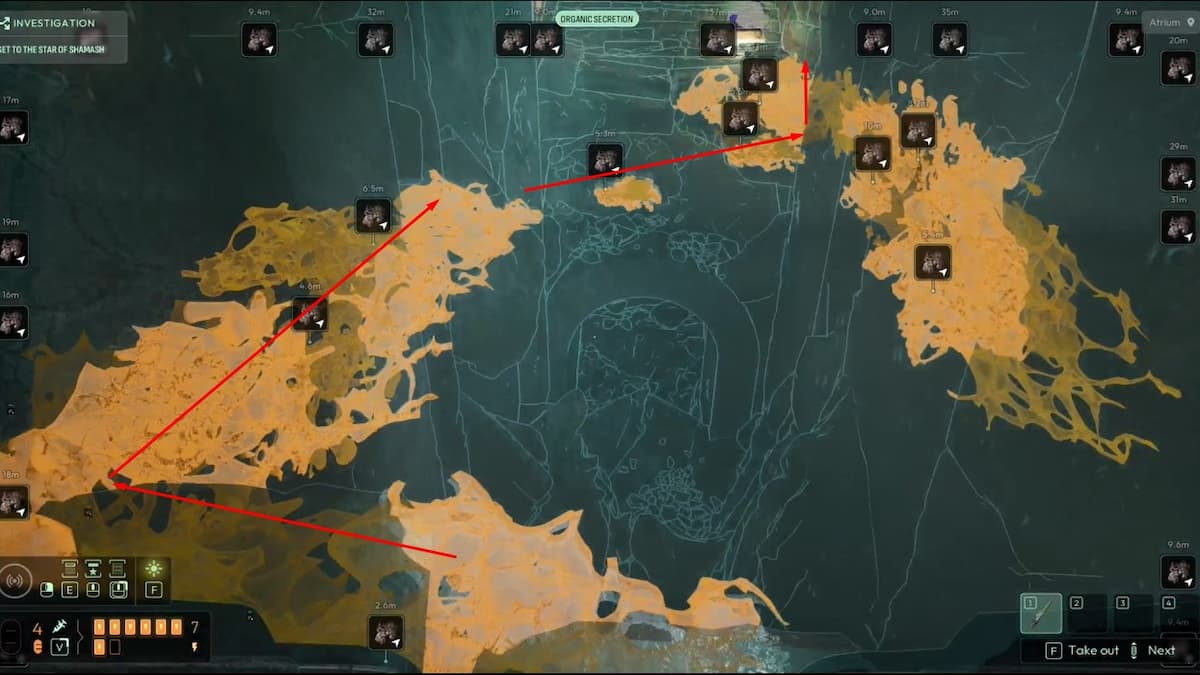This screenshot has height=675, width=1200.
Task: Select weapon slot 1 with the blade
Action: (1041, 613)
